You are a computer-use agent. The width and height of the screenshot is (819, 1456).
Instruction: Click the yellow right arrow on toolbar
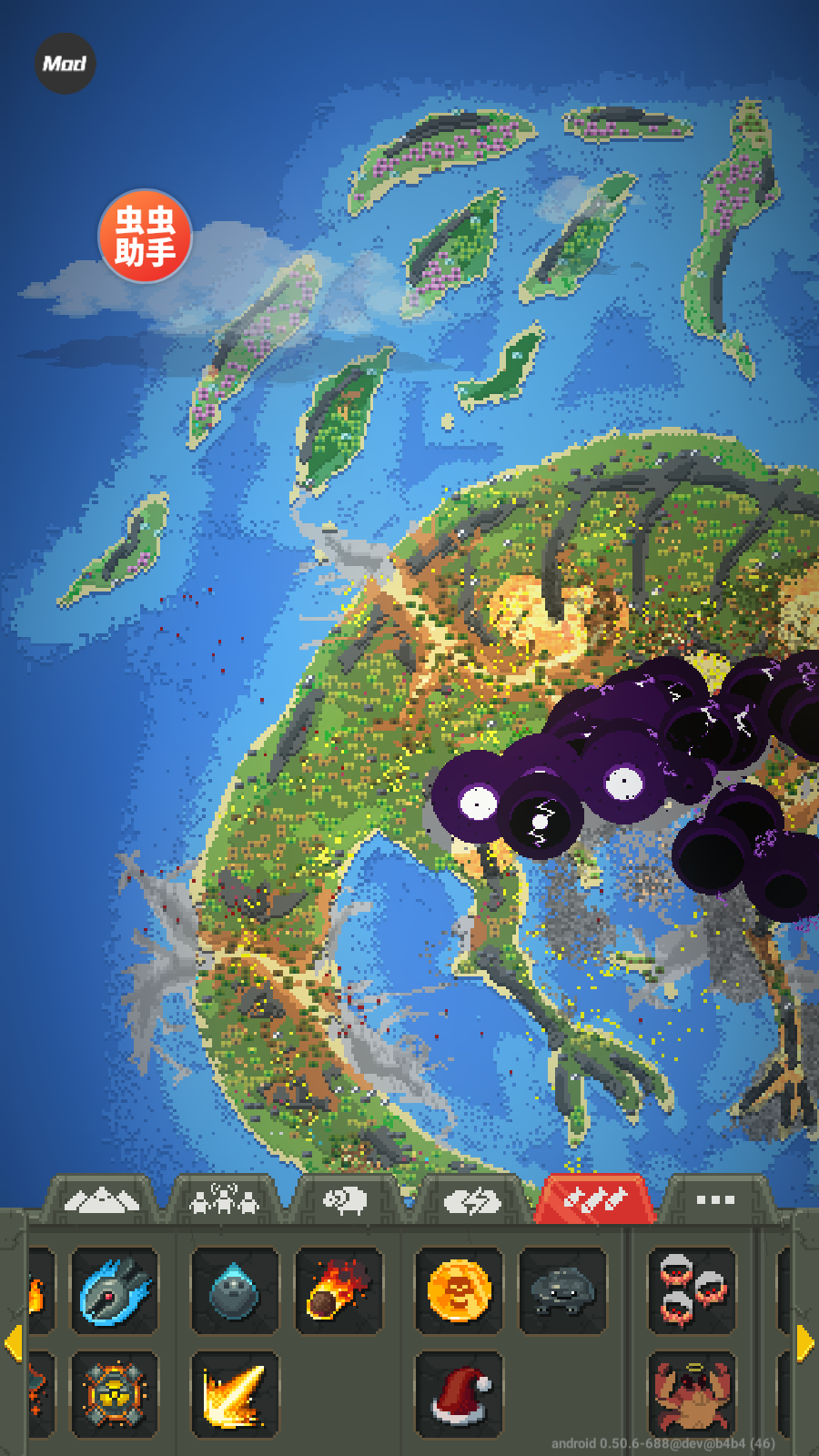point(805,1343)
